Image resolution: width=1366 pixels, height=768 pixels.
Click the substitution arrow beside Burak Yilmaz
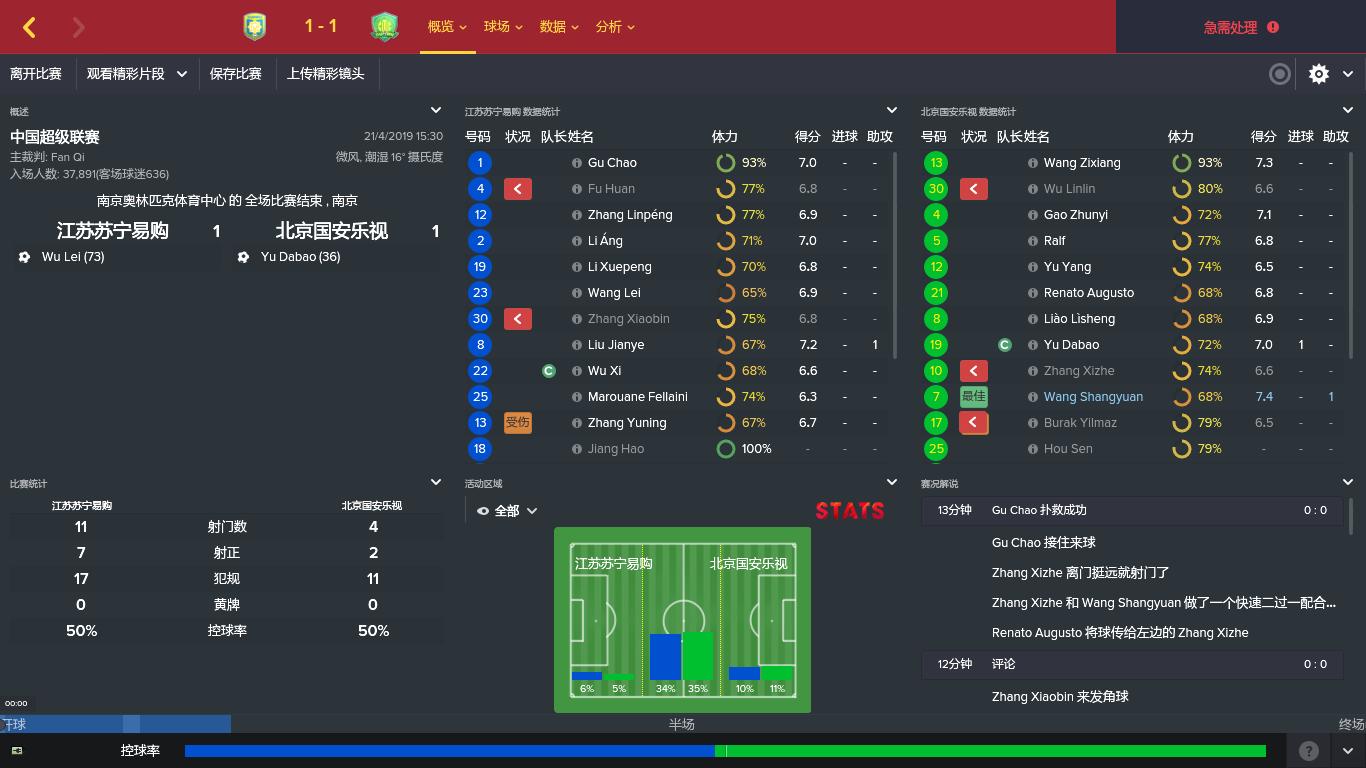pyautogui.click(x=973, y=422)
